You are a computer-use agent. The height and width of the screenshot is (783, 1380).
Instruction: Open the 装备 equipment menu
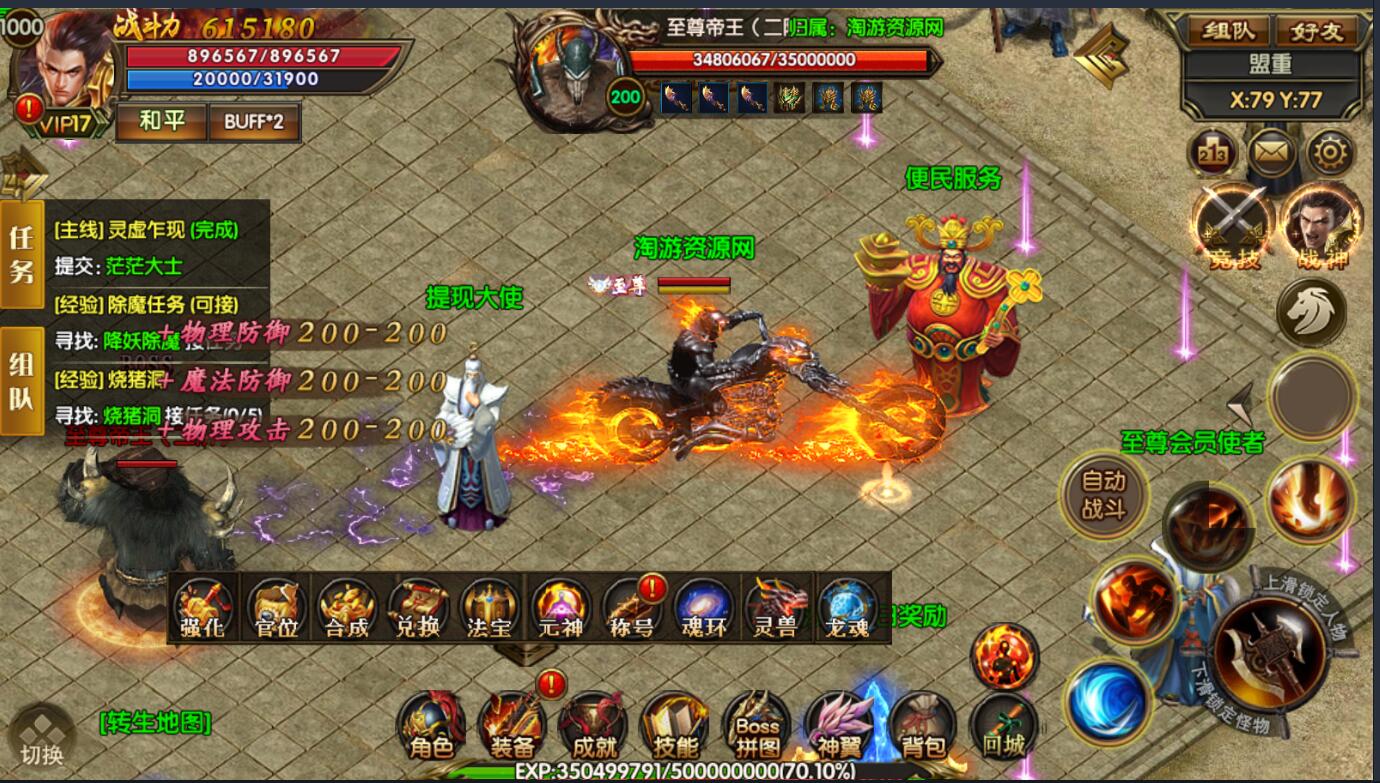click(512, 726)
